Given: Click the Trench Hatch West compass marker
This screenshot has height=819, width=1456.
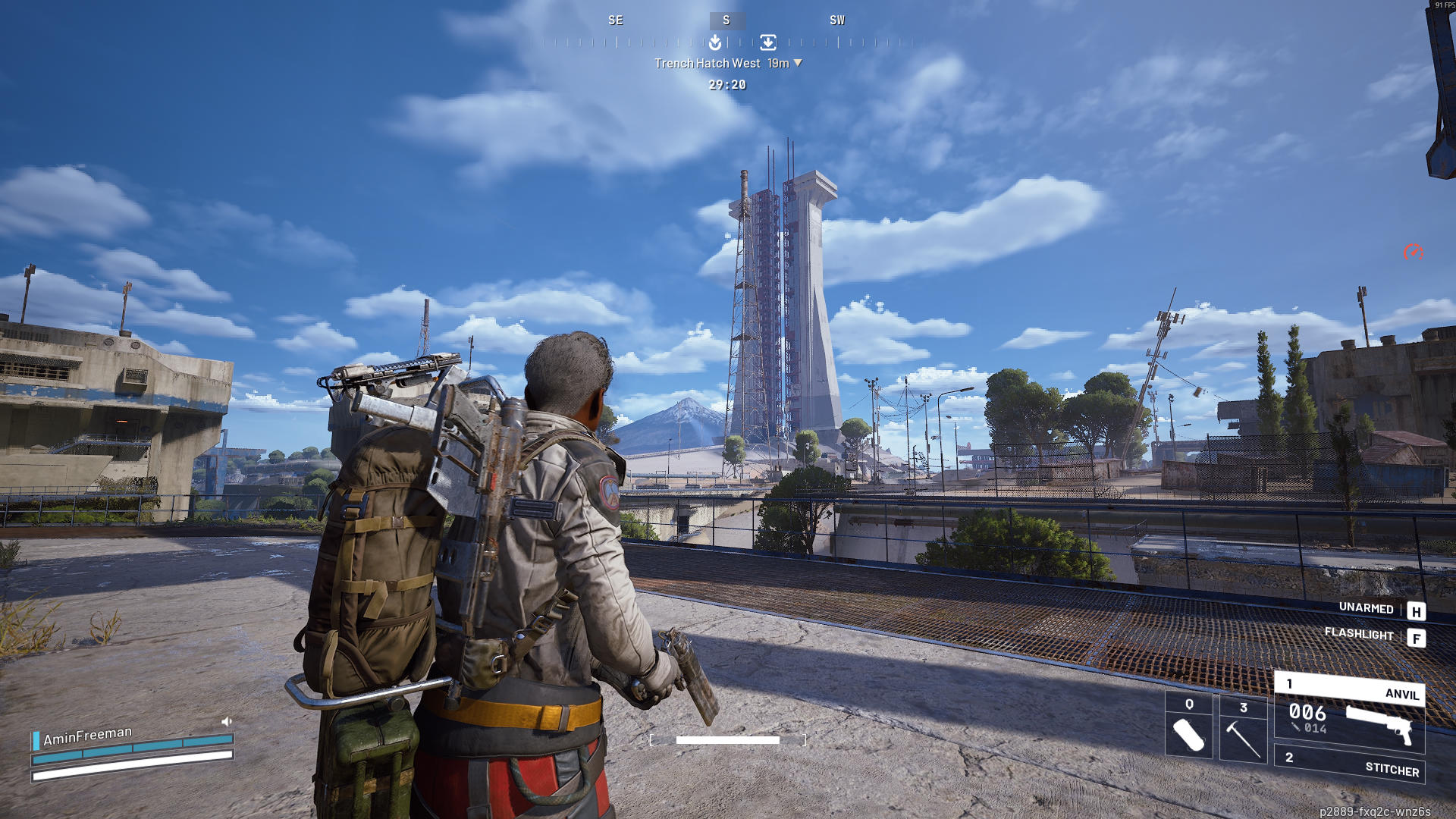Looking at the screenshot, I should [x=768, y=42].
